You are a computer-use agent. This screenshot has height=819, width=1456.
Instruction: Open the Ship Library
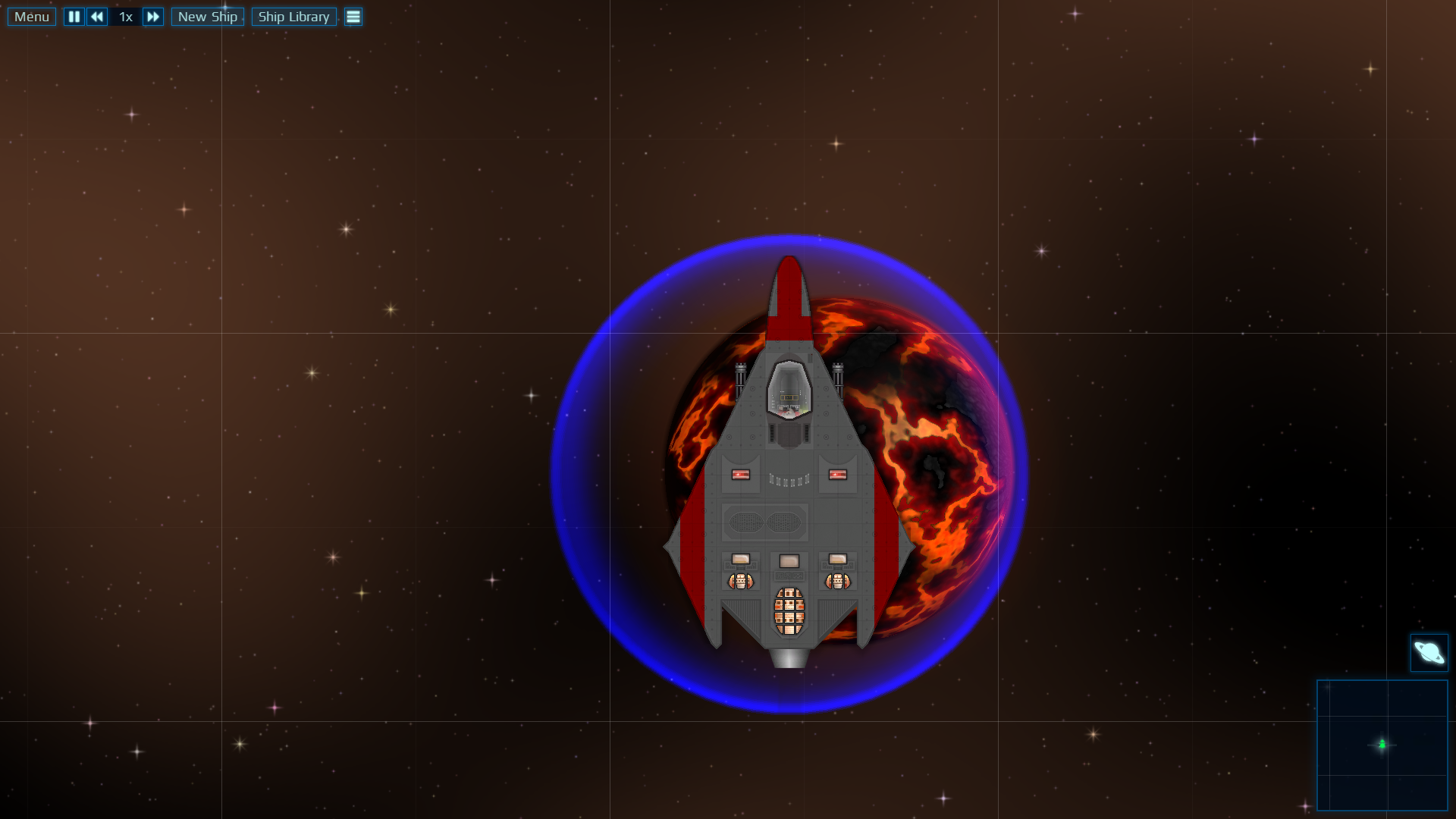tap(293, 17)
